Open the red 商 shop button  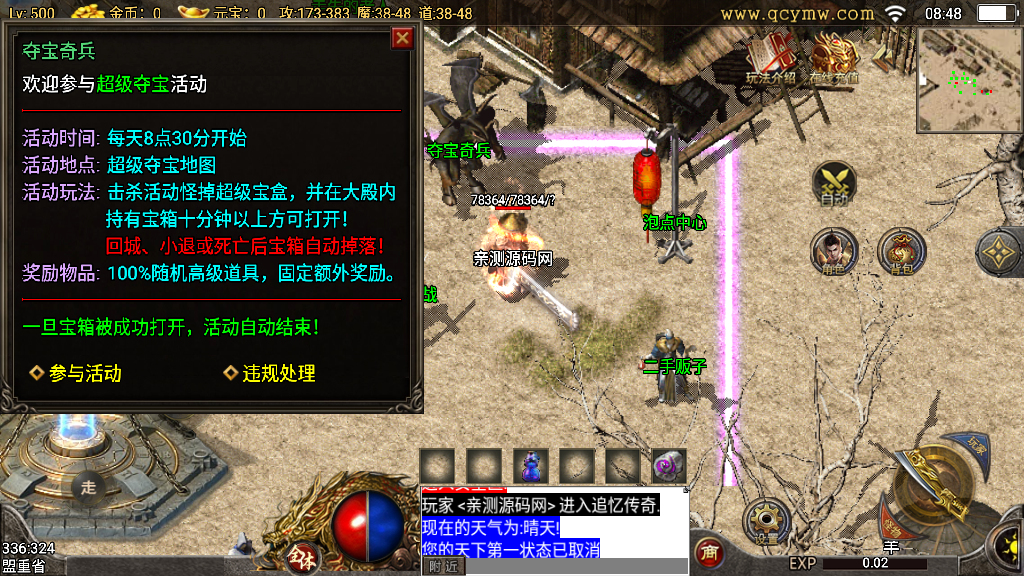[710, 551]
